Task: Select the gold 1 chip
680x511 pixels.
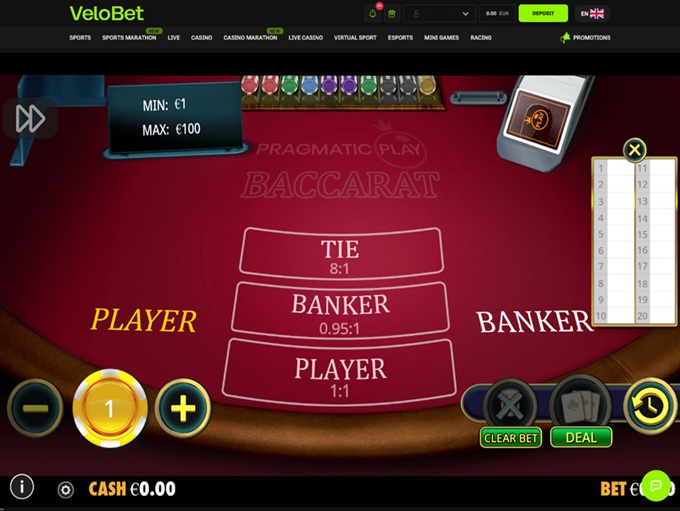Action: pos(110,408)
